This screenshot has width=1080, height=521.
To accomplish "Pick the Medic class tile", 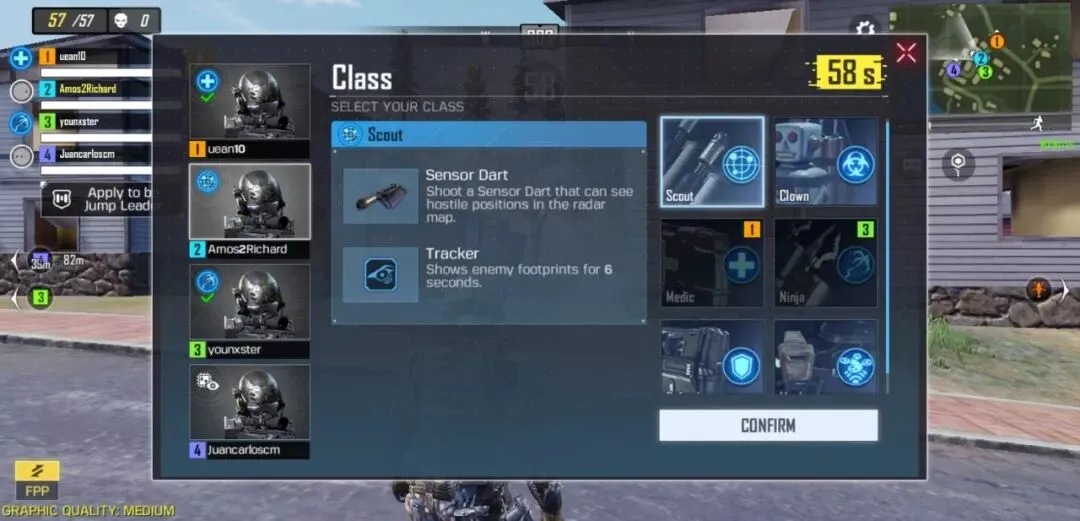I will 712,263.
